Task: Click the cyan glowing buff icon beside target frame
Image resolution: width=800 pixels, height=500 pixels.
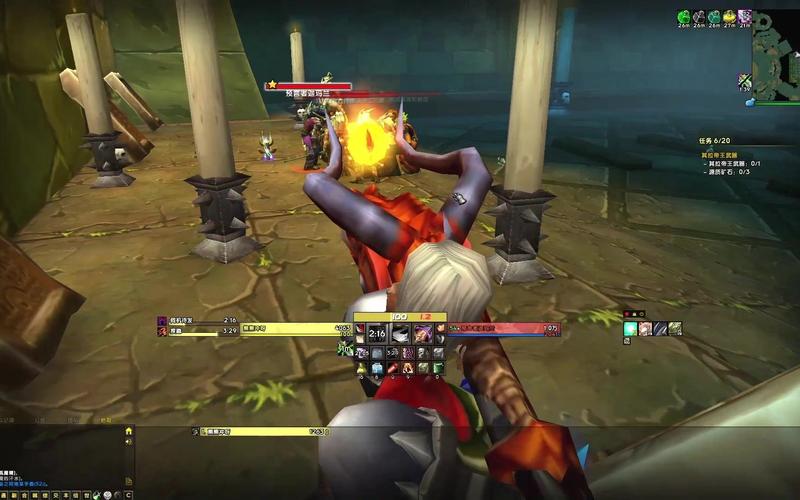Action: 631,328
